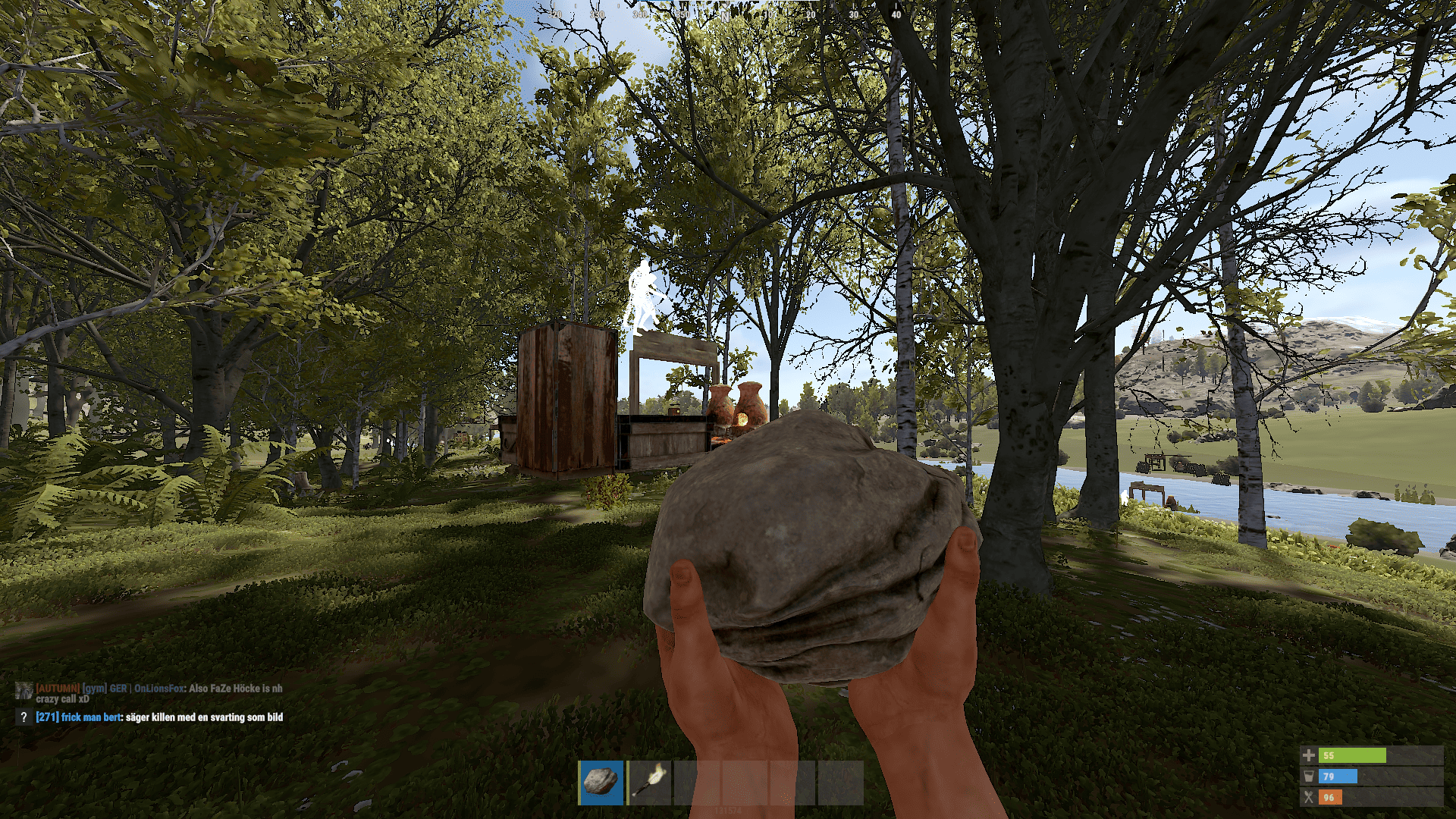Click the [271] prefix in chat
Image resolution: width=1456 pixels, height=819 pixels.
[x=45, y=716]
